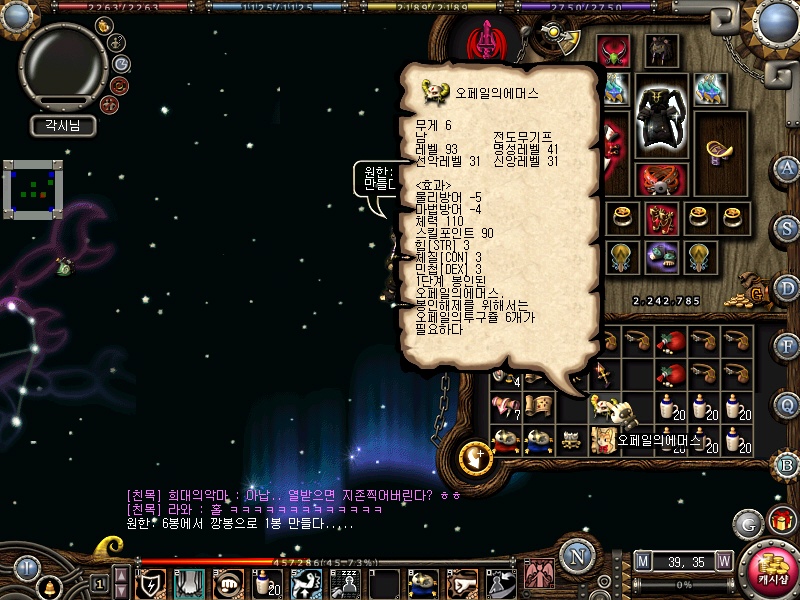Click the round Q shortcut button
This screenshot has width=800, height=600.
786,405
